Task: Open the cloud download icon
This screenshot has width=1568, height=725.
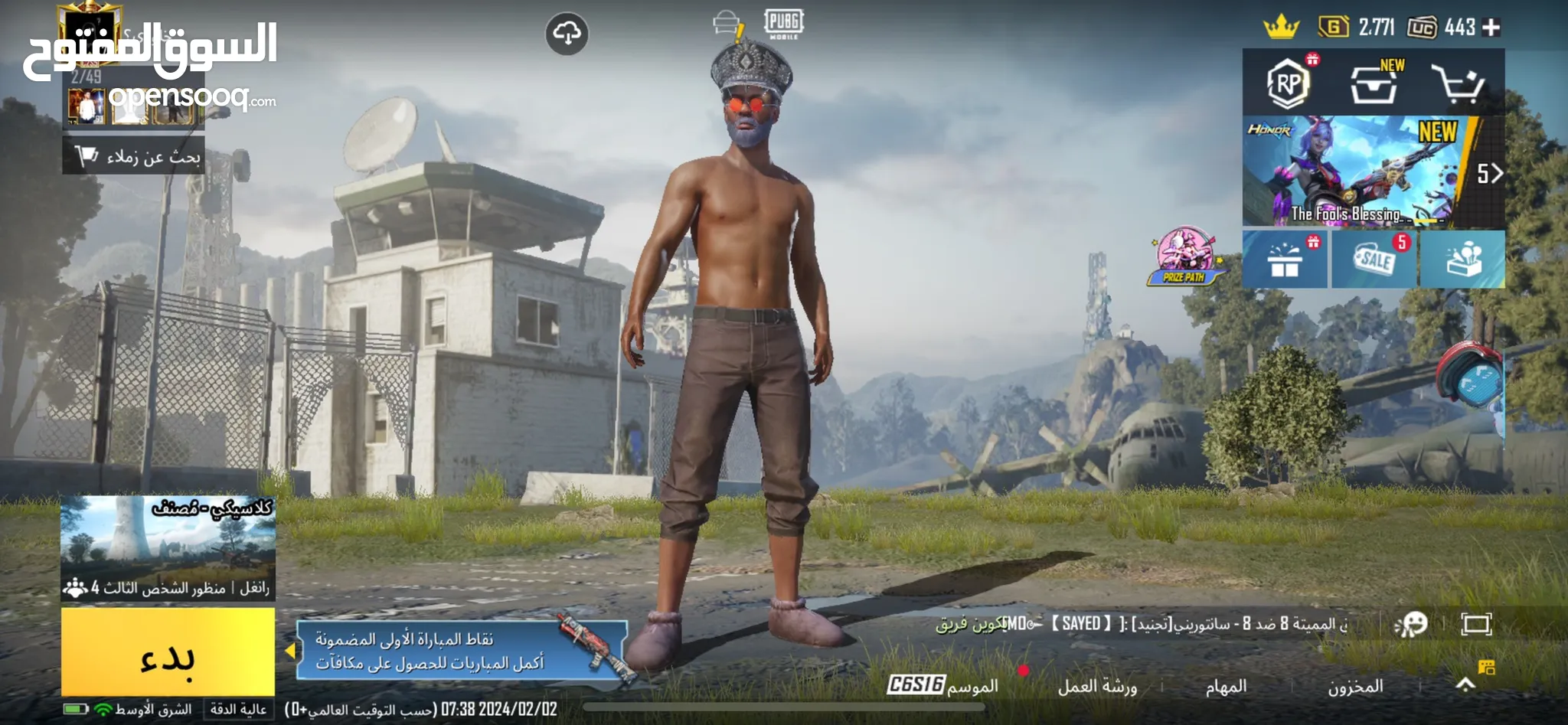Action: pos(567,34)
